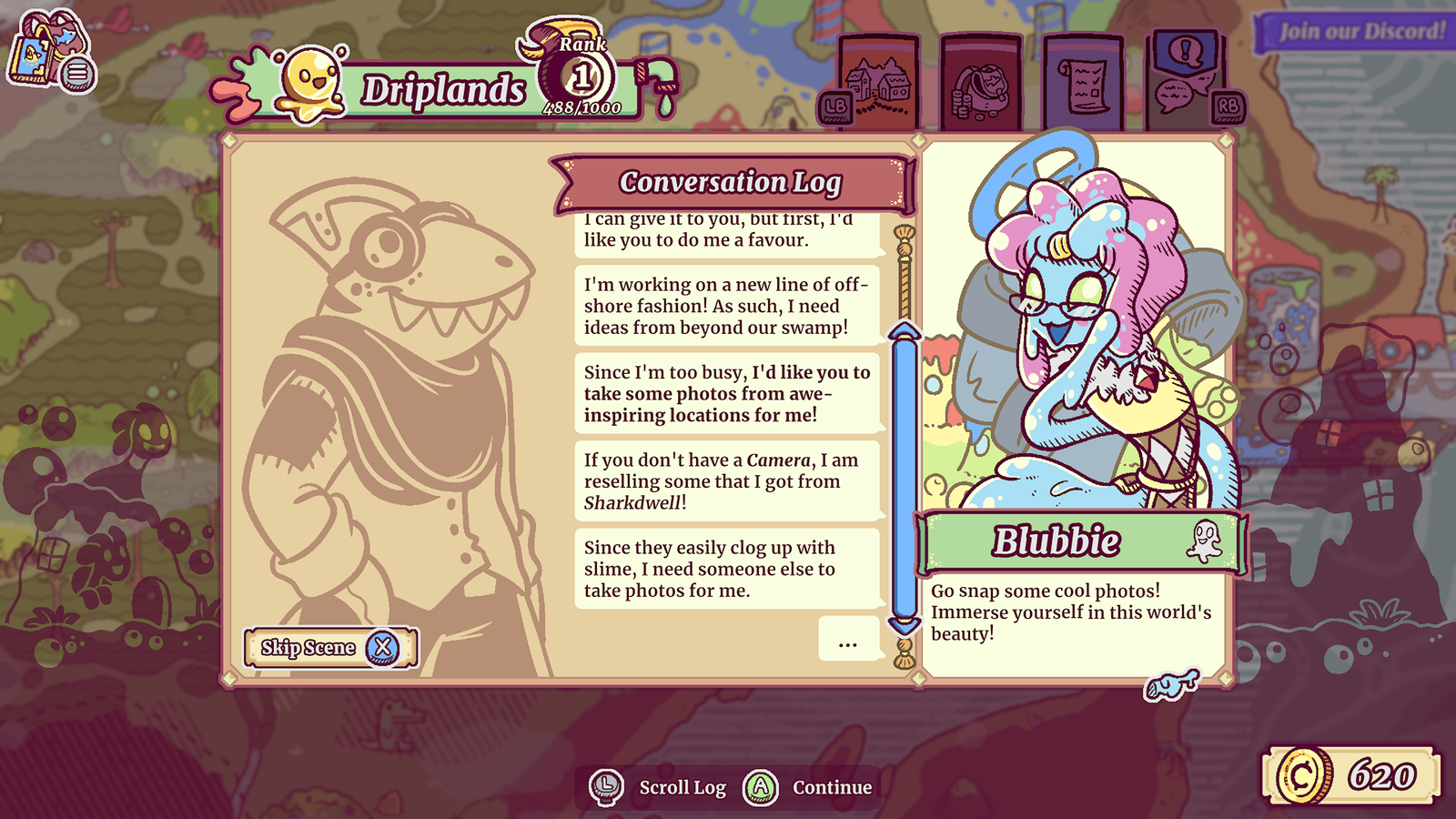Viewport: 1456px width, 819px height.
Task: Select the ellipsis bubble in the log
Action: [848, 639]
